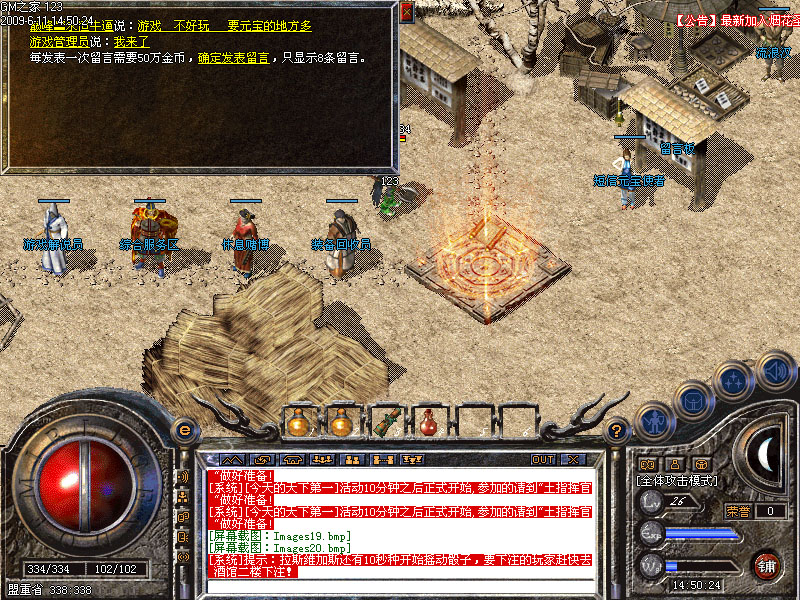The width and height of the screenshot is (800, 600).
Task: Use the red potion flask in belt
Action: (x=429, y=423)
